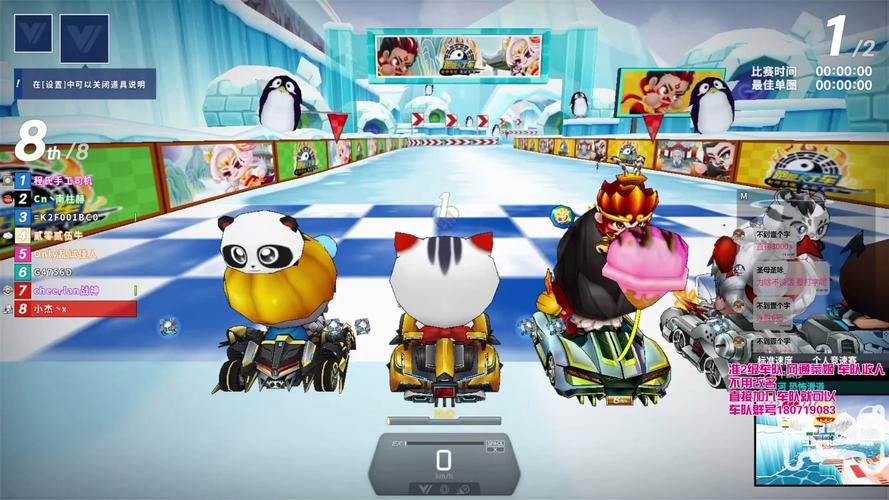The width and height of the screenshot is (889, 500).
Task: Select the smaller item slot
Action: coord(32,33)
